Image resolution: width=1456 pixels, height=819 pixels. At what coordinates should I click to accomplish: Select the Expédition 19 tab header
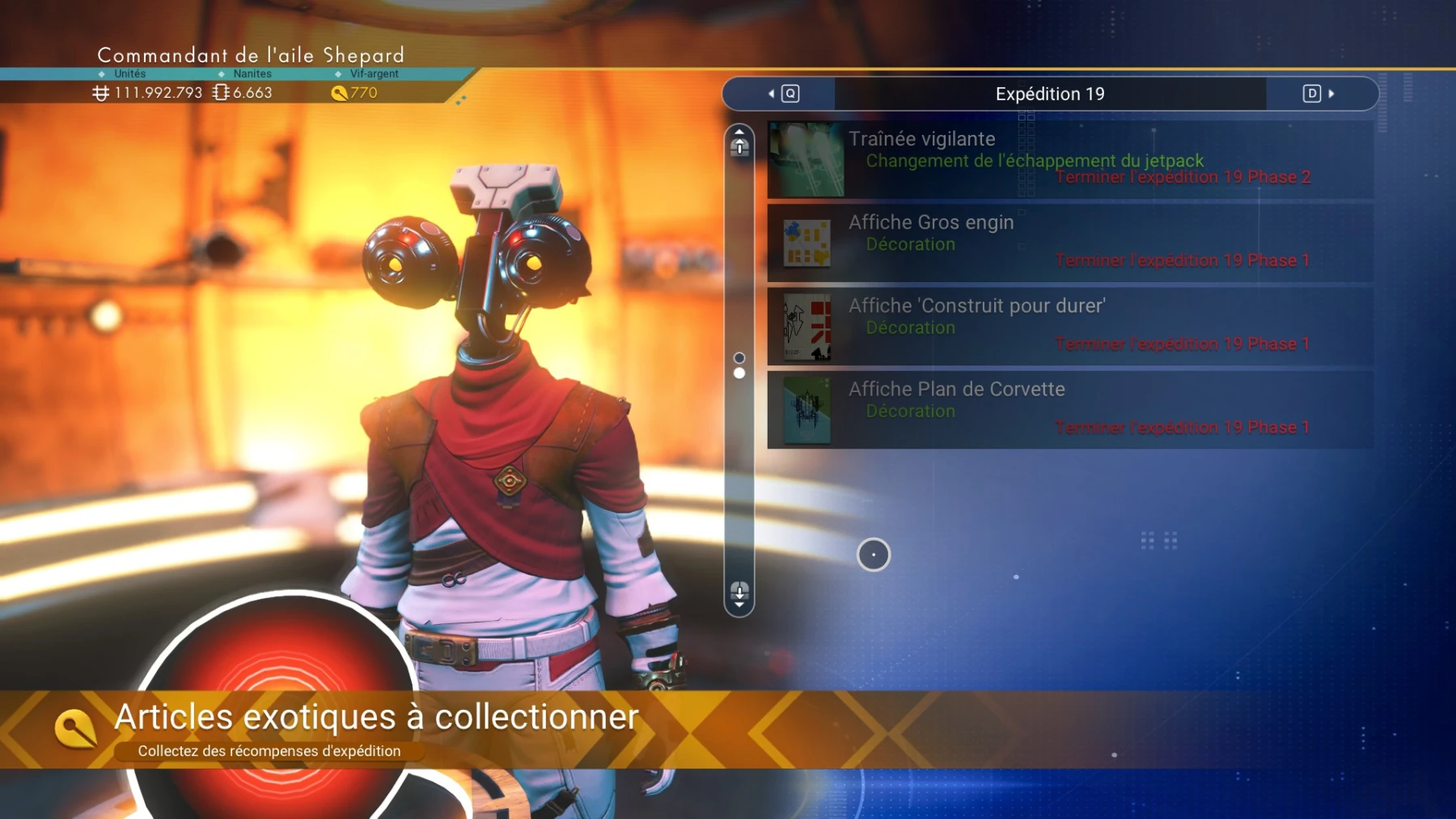tap(1049, 93)
